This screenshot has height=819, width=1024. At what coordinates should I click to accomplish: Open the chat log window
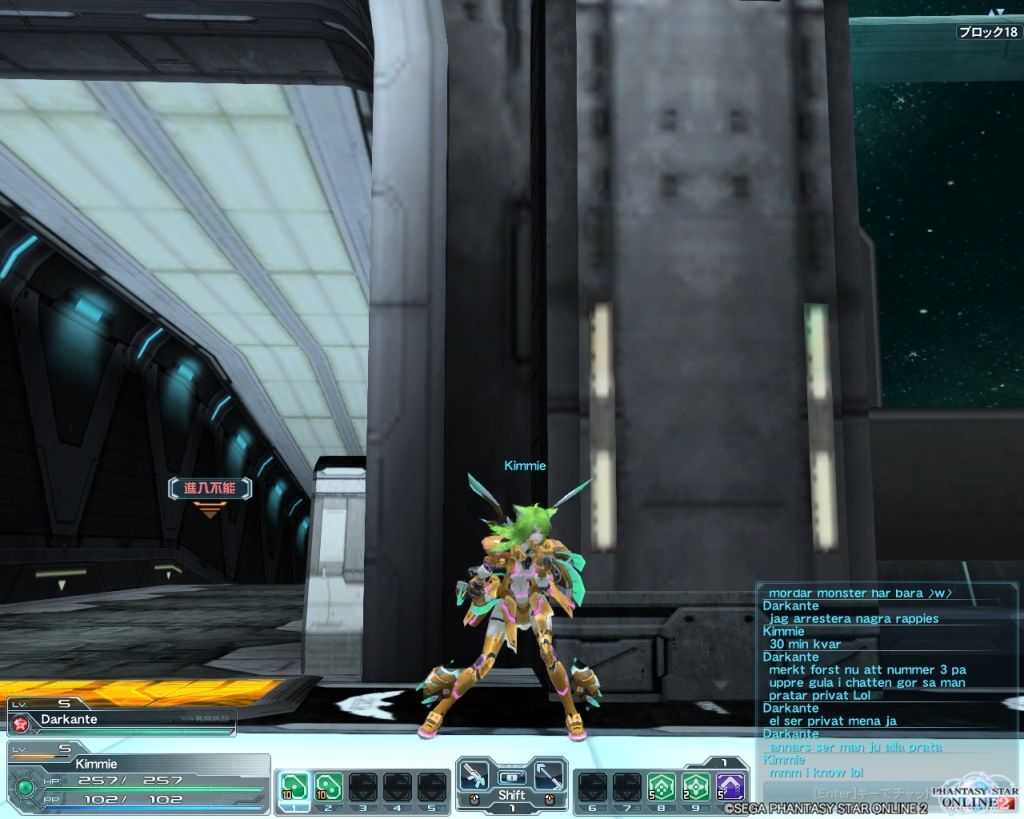[886, 682]
